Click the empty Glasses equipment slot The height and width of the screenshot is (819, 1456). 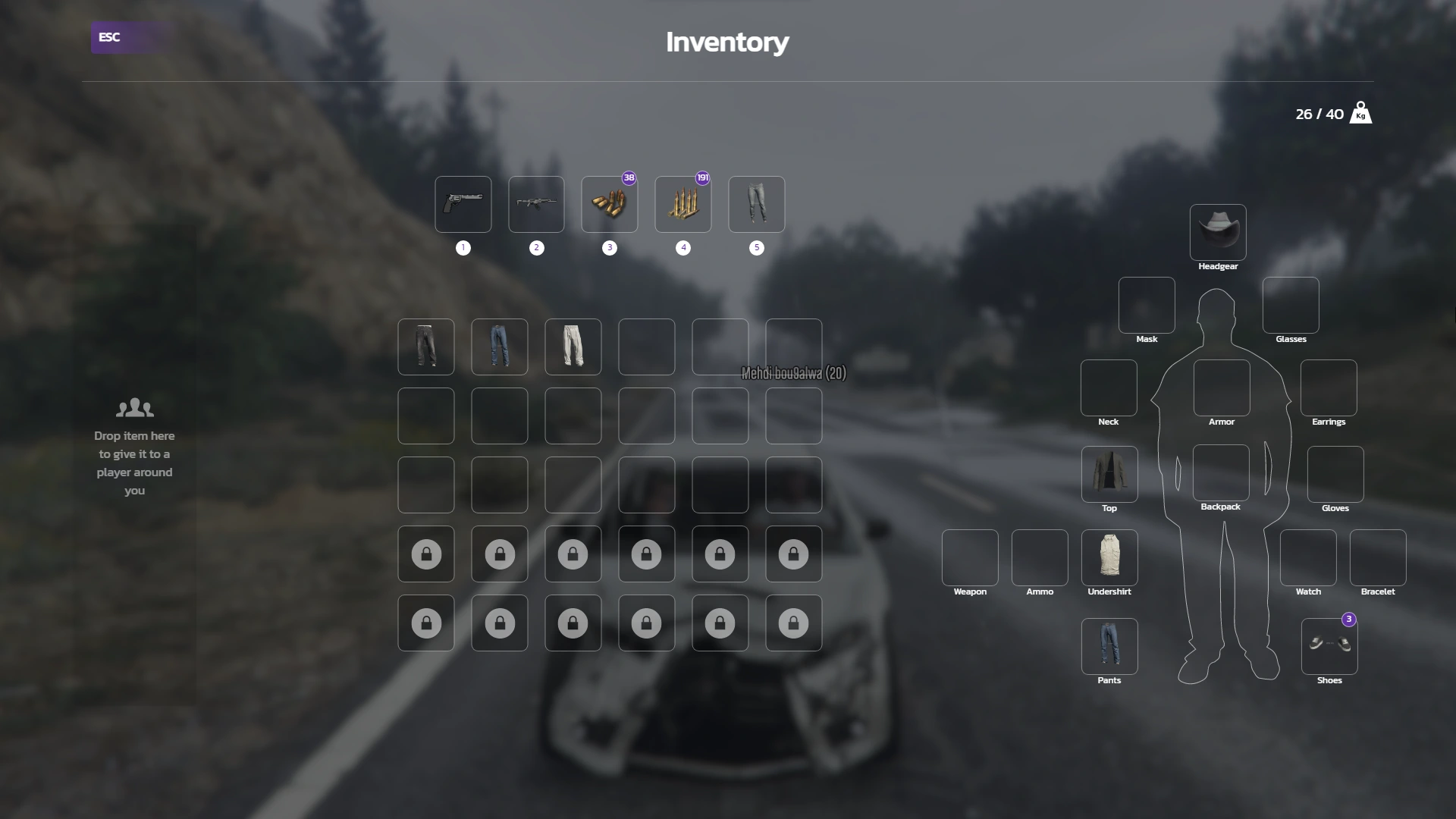[1290, 306]
